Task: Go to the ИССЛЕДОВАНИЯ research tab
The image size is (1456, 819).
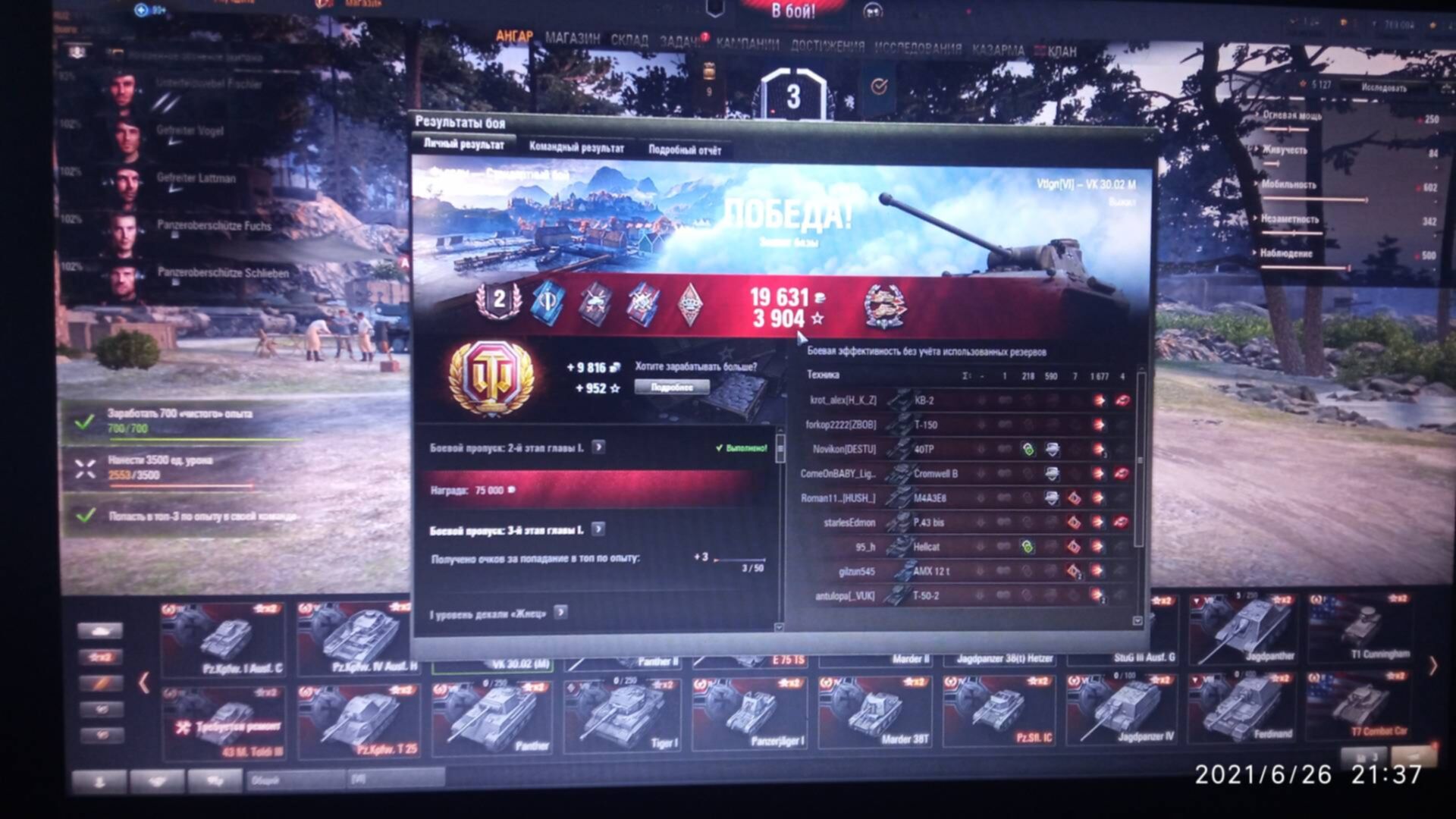Action: 918,49
